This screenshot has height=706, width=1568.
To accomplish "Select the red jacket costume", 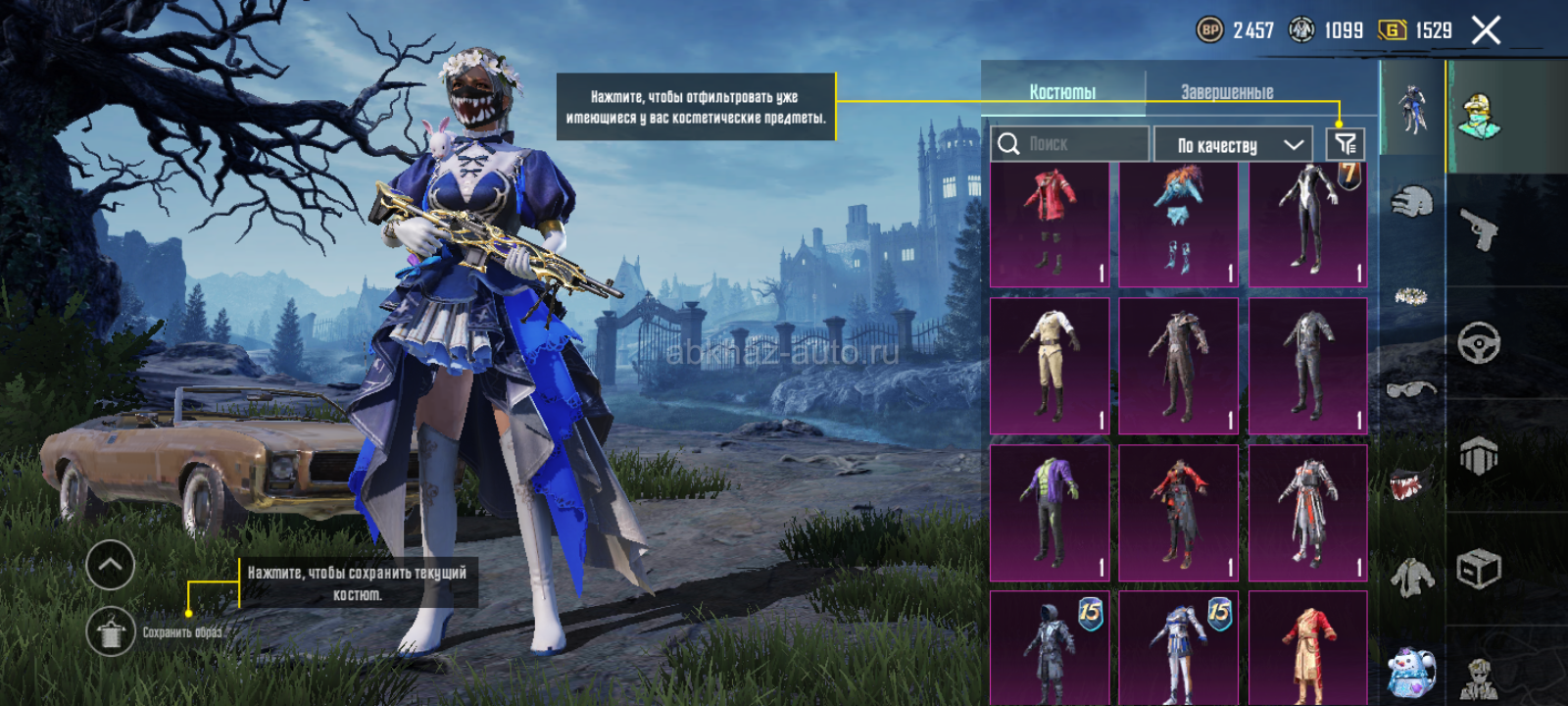I will coord(1050,225).
